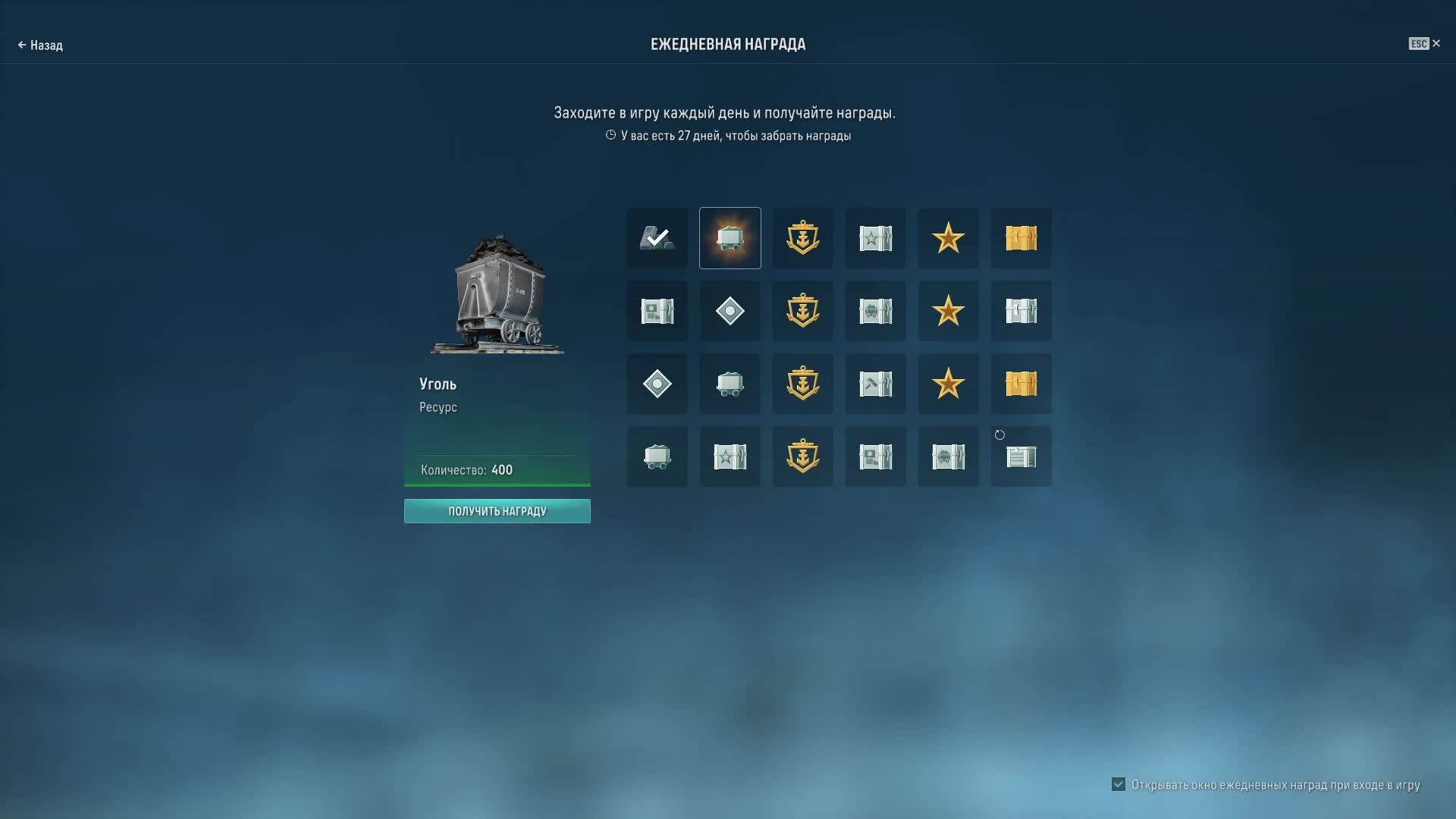Go back via the Назад button
Image resolution: width=1456 pixels, height=819 pixels.
pos(40,45)
